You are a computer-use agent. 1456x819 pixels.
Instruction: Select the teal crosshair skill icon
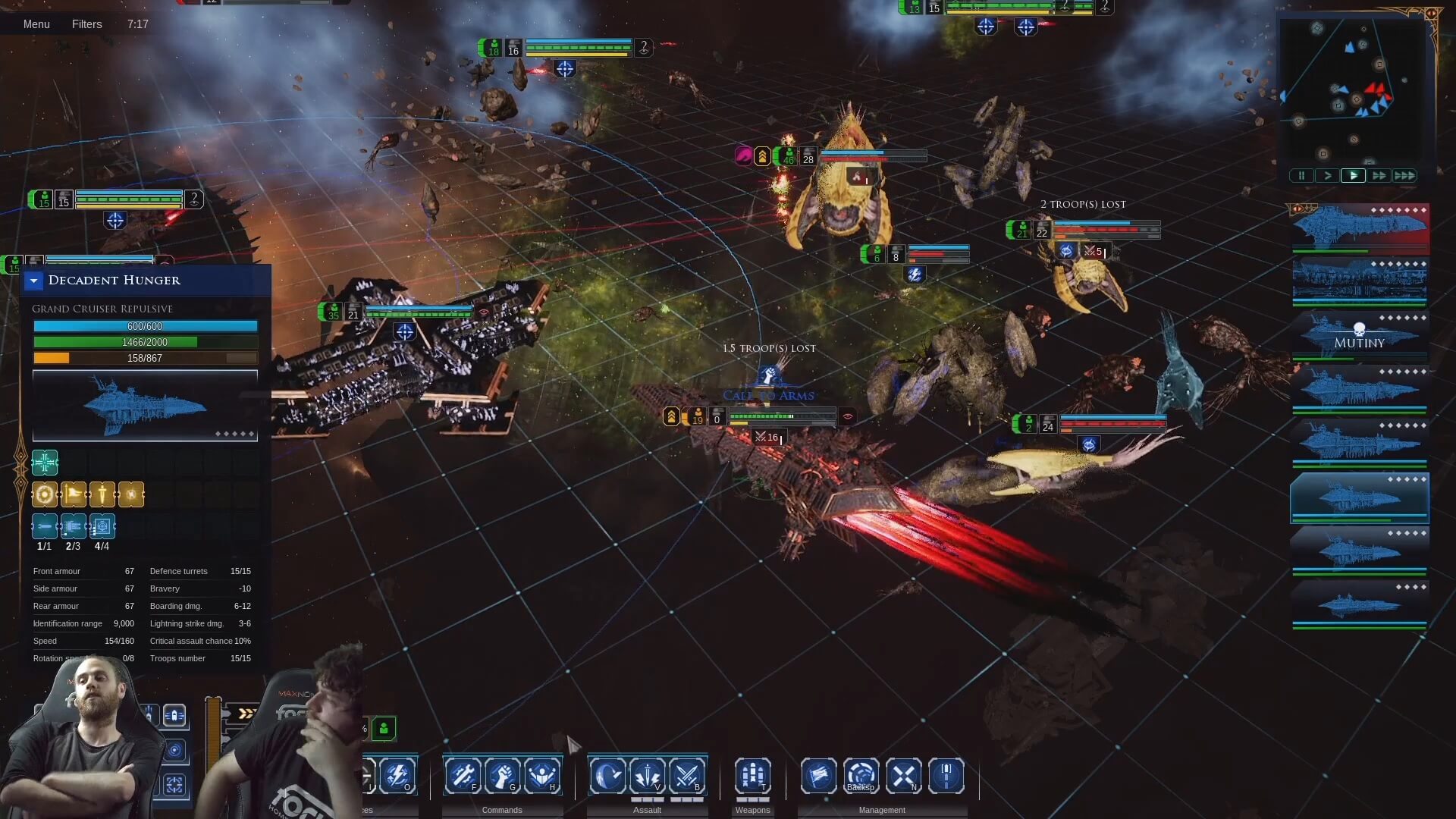coord(45,463)
